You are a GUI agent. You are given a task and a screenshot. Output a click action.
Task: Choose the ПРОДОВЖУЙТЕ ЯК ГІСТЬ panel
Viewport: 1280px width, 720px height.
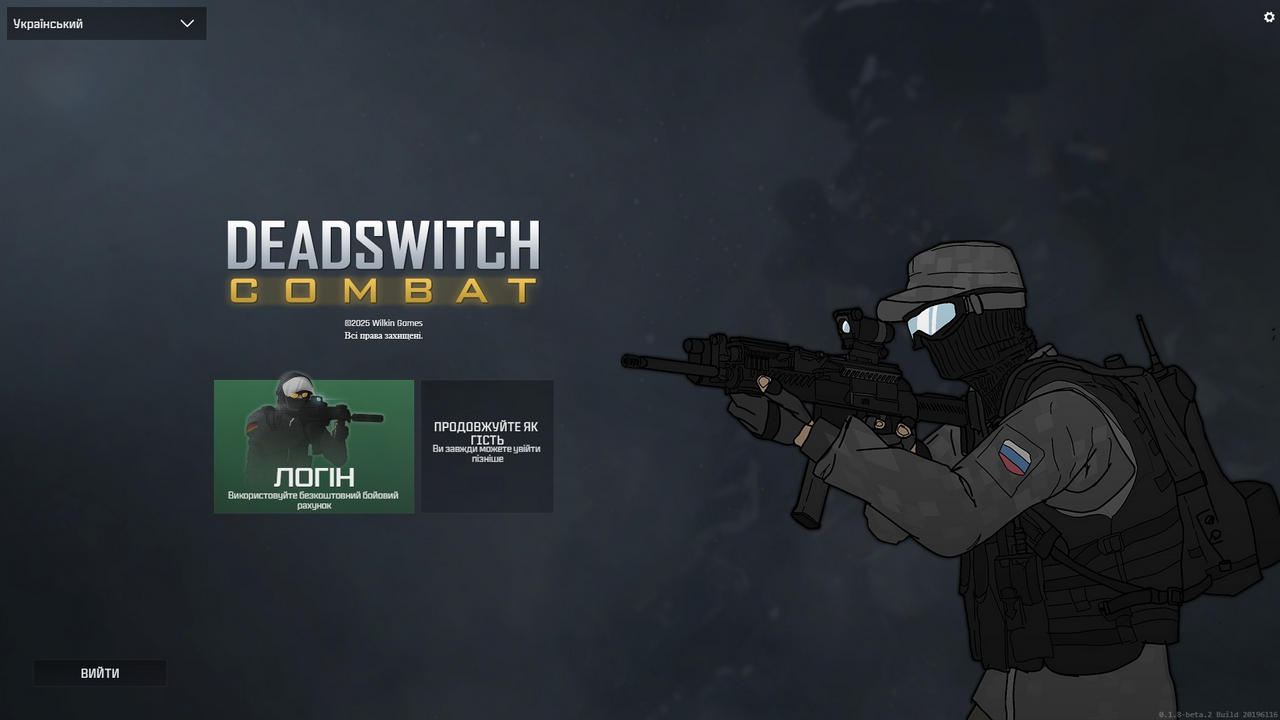point(487,446)
